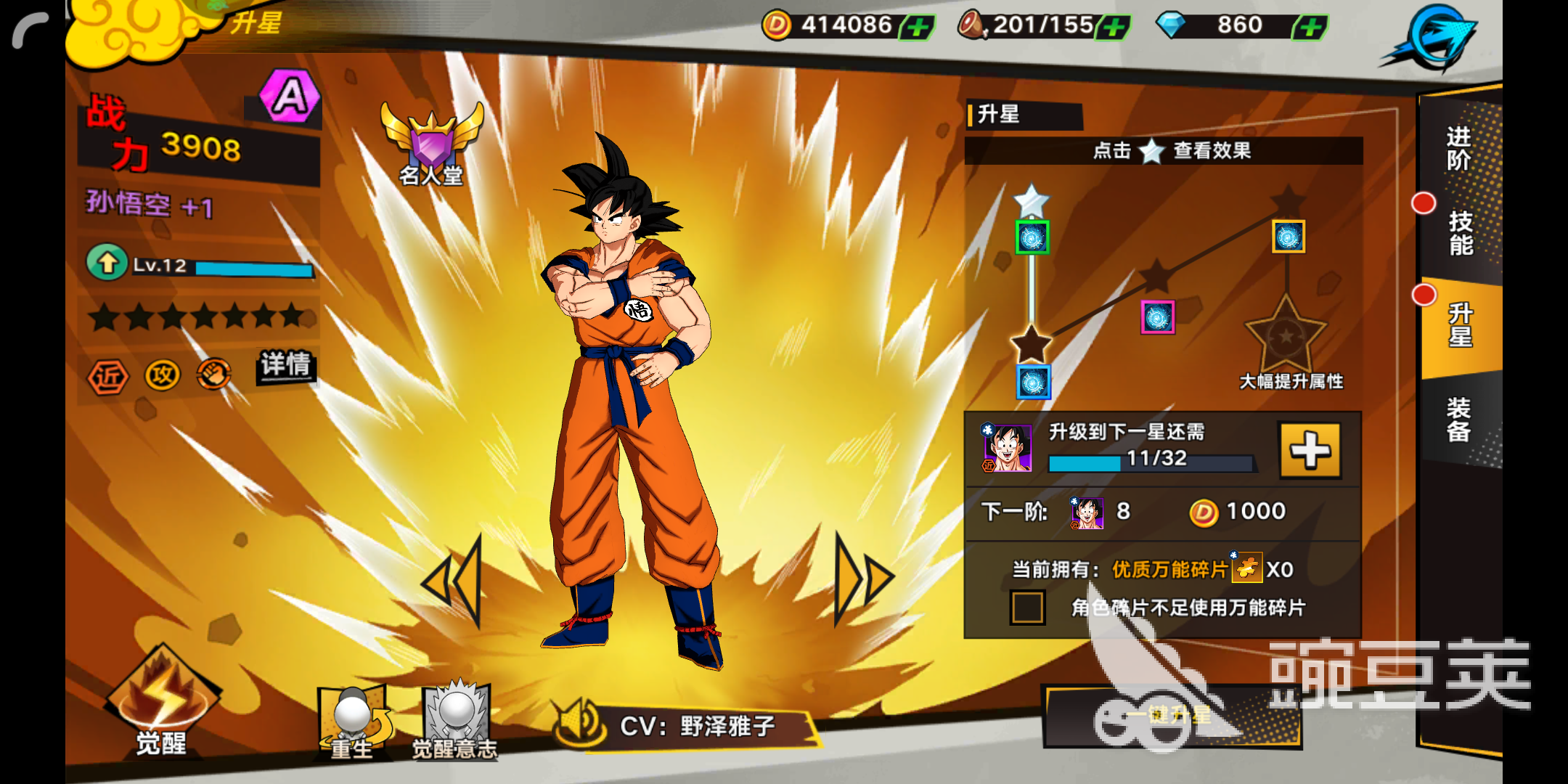
Task: Open the 技能 skills tab
Action: [x=1461, y=234]
